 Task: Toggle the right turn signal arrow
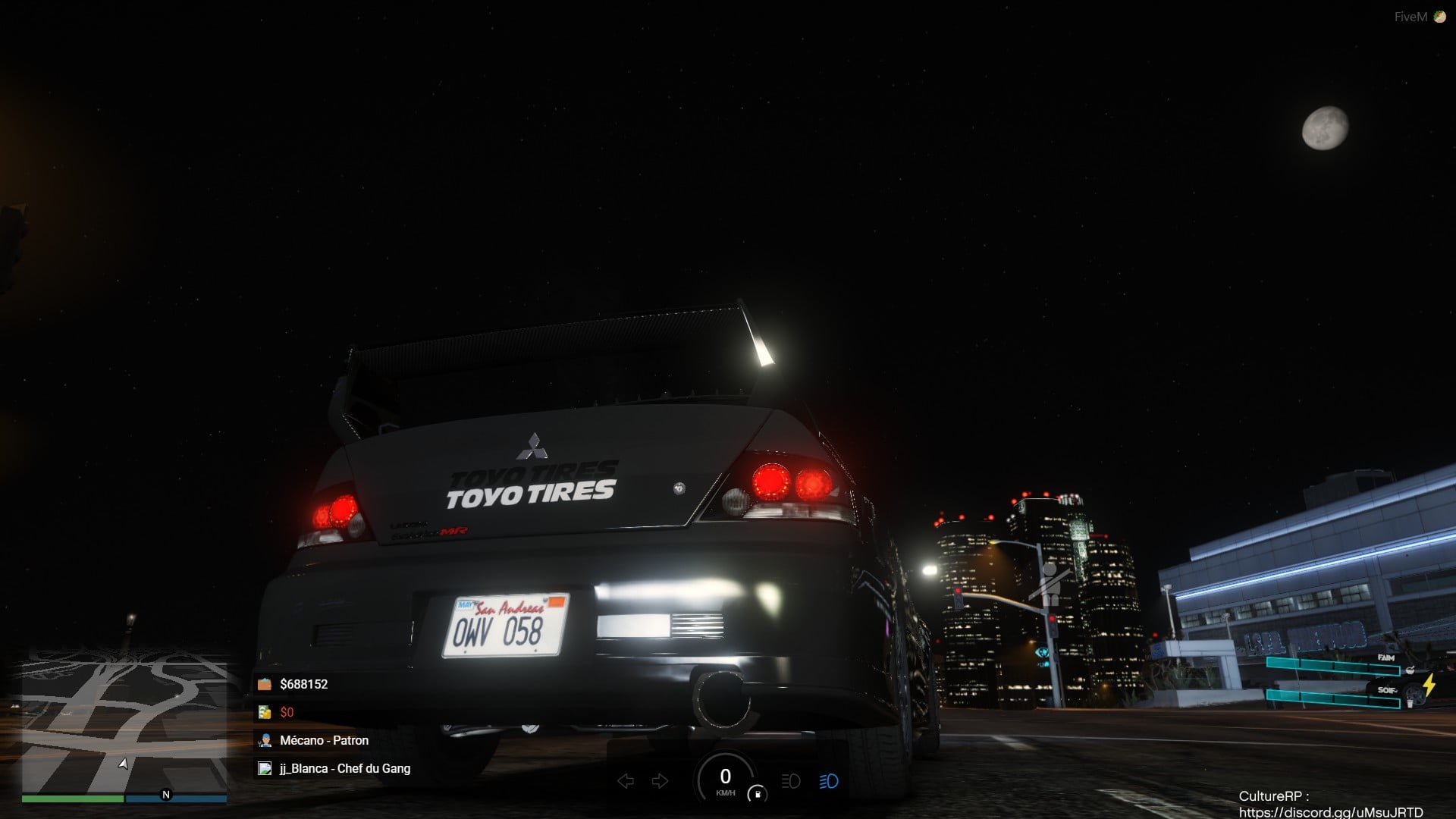click(661, 781)
